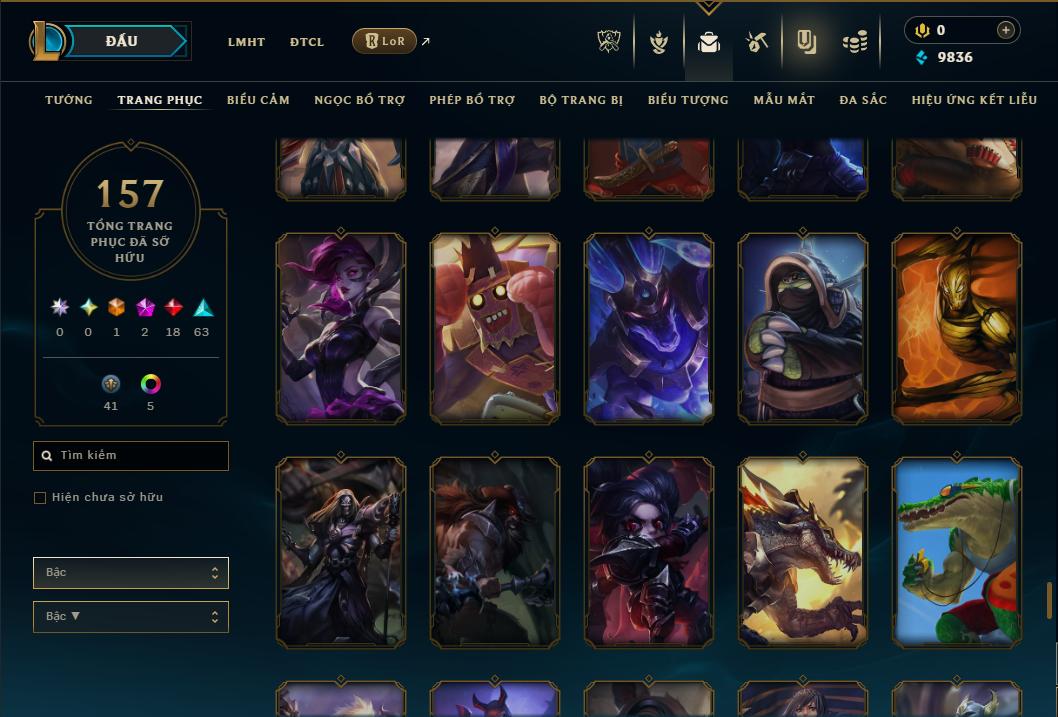Open the LMHT section

coord(246,42)
